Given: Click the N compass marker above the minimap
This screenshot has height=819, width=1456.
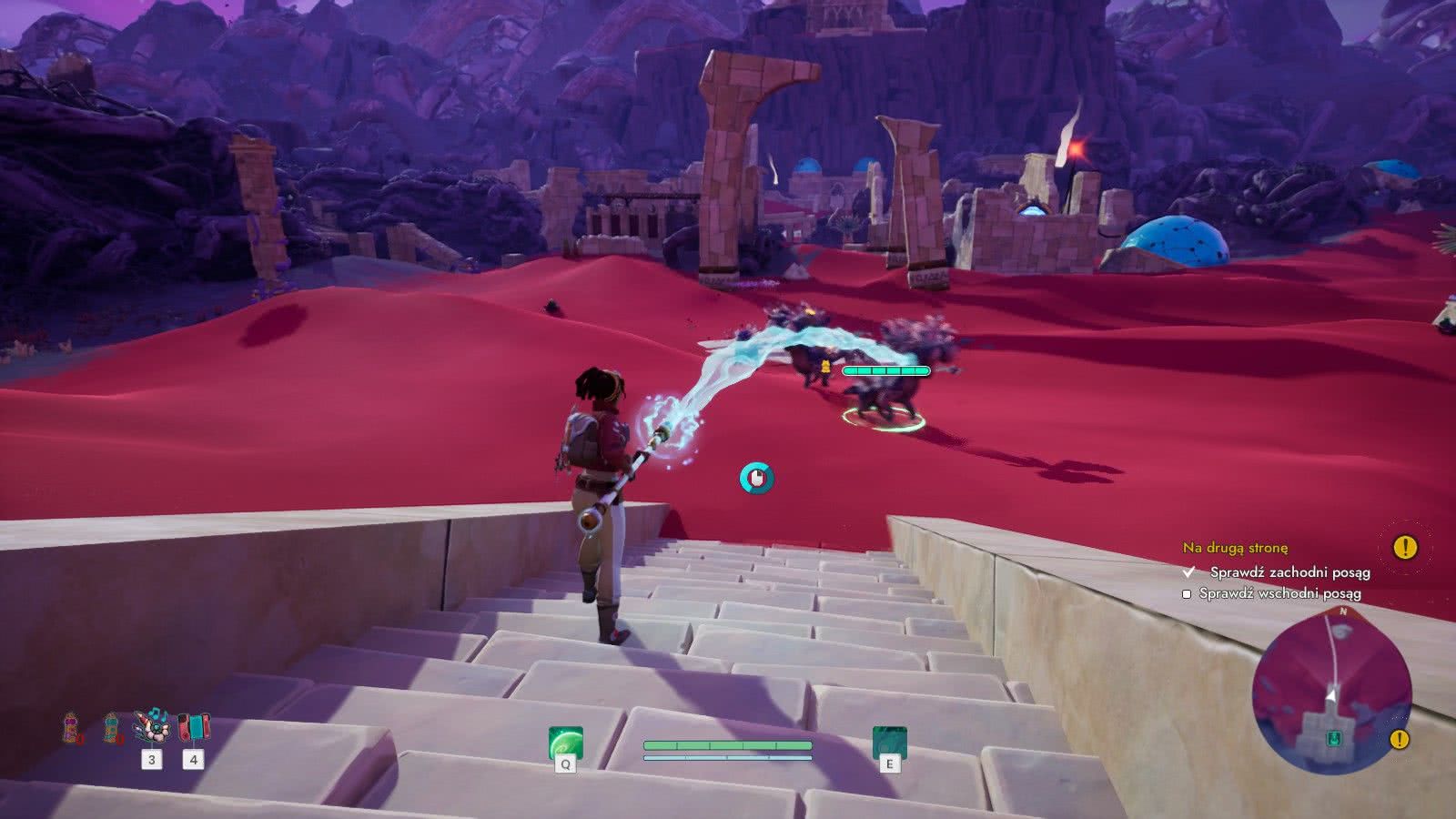Looking at the screenshot, I should pos(1343,612).
